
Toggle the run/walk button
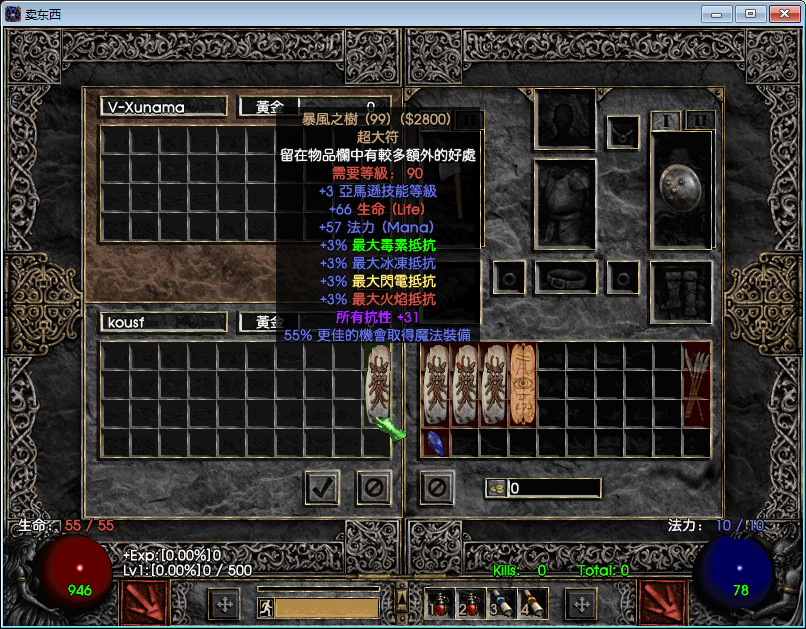[x=266, y=607]
